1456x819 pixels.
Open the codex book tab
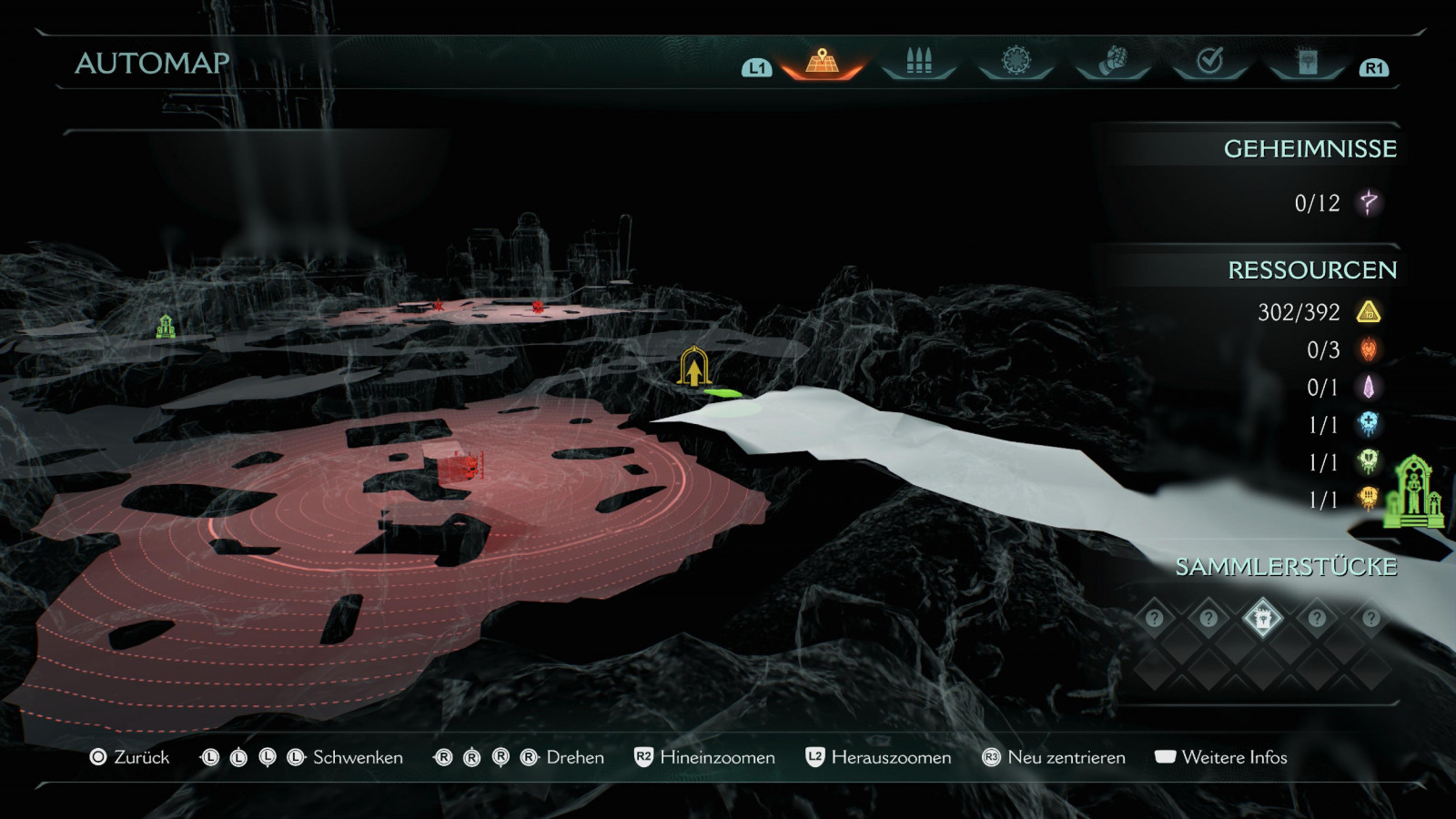pos(1308,62)
